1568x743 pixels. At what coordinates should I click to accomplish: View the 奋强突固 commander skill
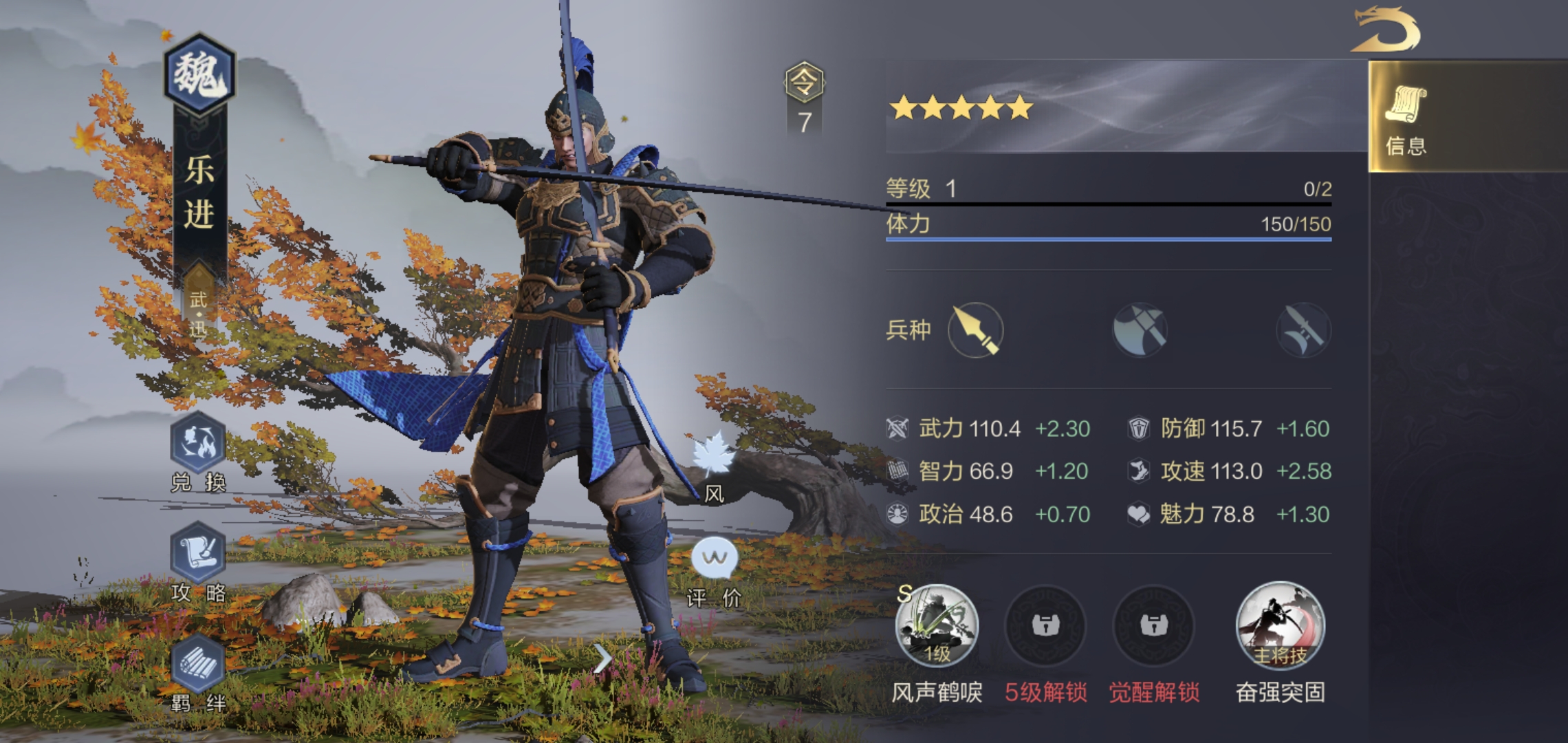click(x=1280, y=625)
